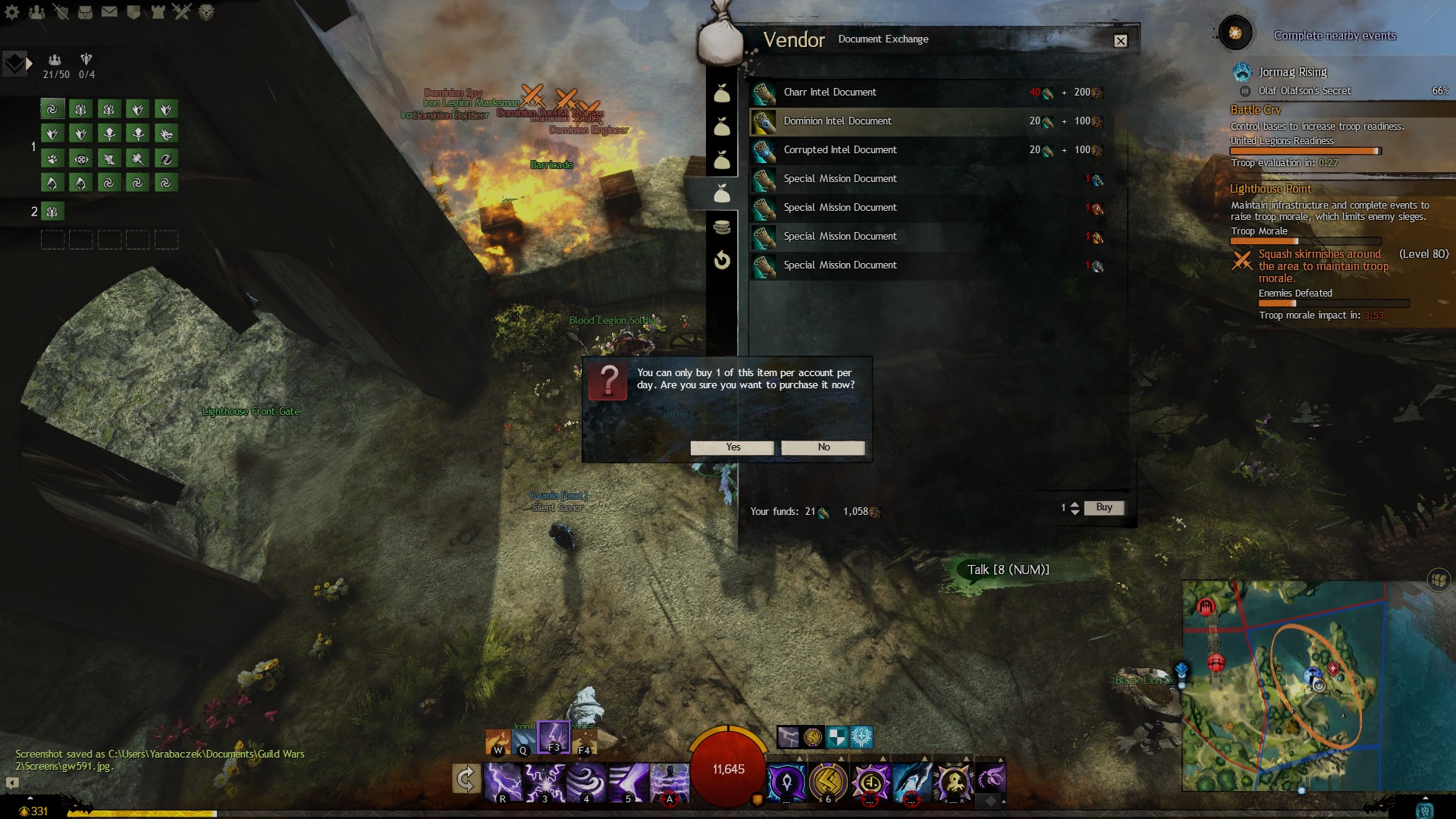Decline the purchase with No
This screenshot has height=819, width=1456.
[x=823, y=447]
